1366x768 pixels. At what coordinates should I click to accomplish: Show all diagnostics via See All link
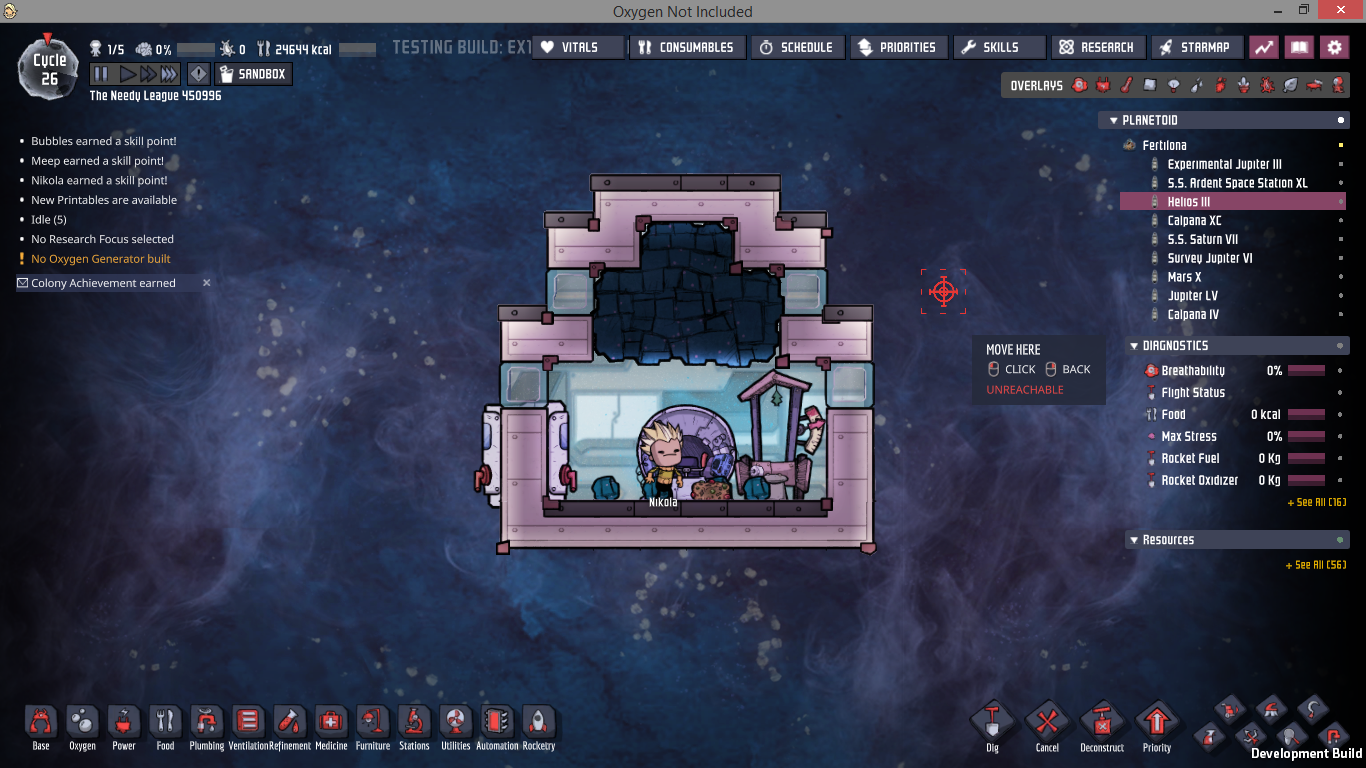[1316, 502]
